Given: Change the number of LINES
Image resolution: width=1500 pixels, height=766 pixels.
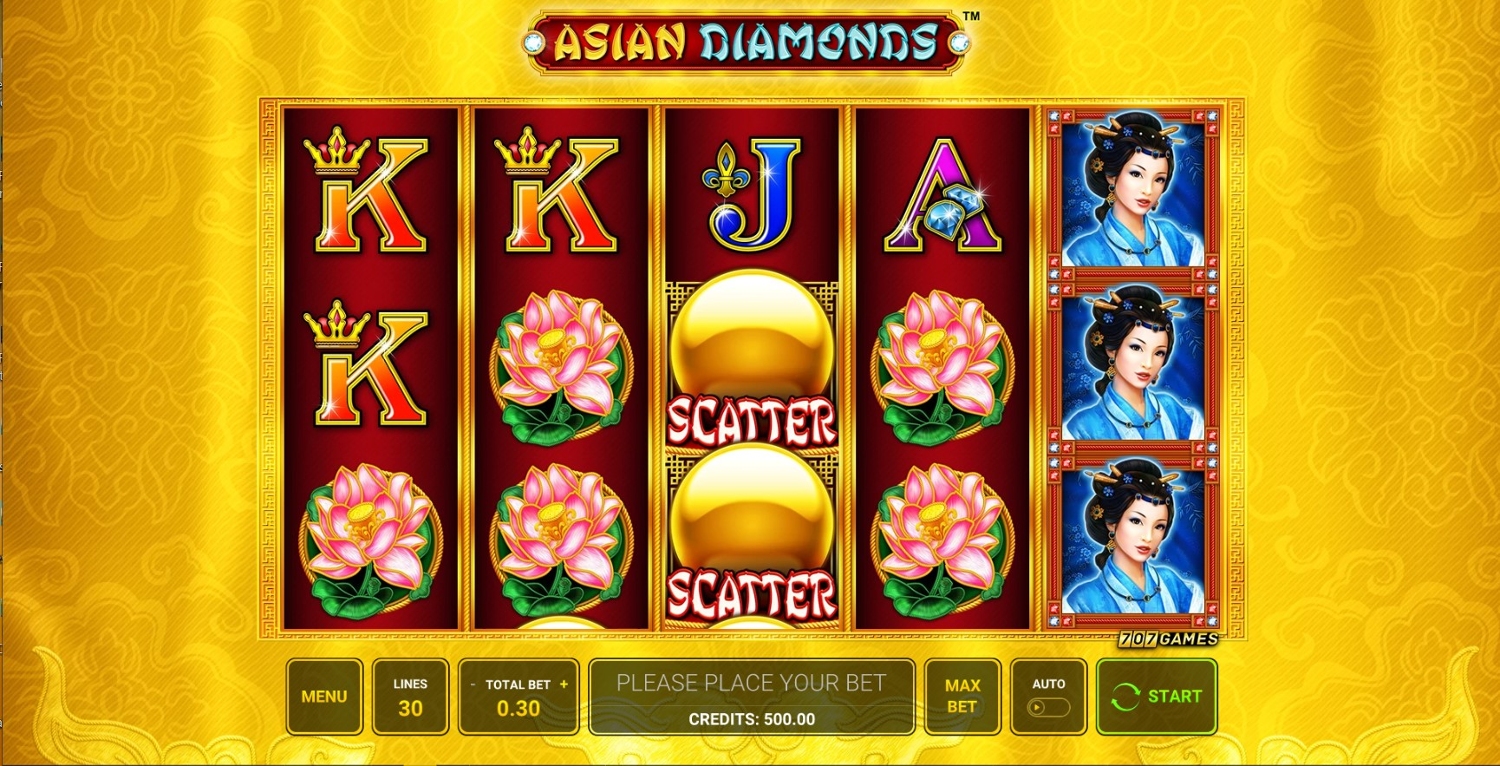Looking at the screenshot, I should pyautogui.click(x=410, y=696).
